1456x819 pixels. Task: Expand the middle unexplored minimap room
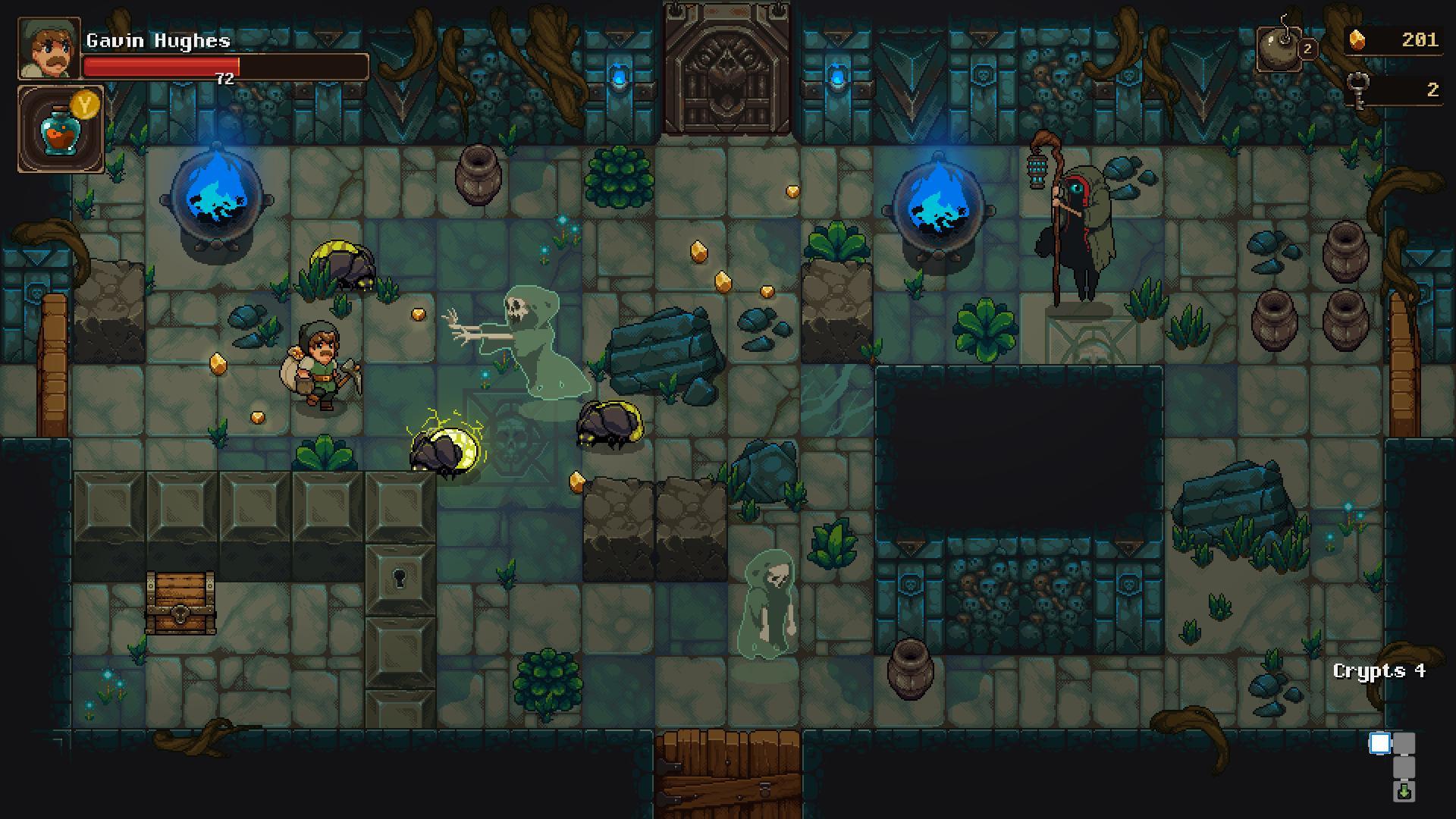coord(1404,767)
